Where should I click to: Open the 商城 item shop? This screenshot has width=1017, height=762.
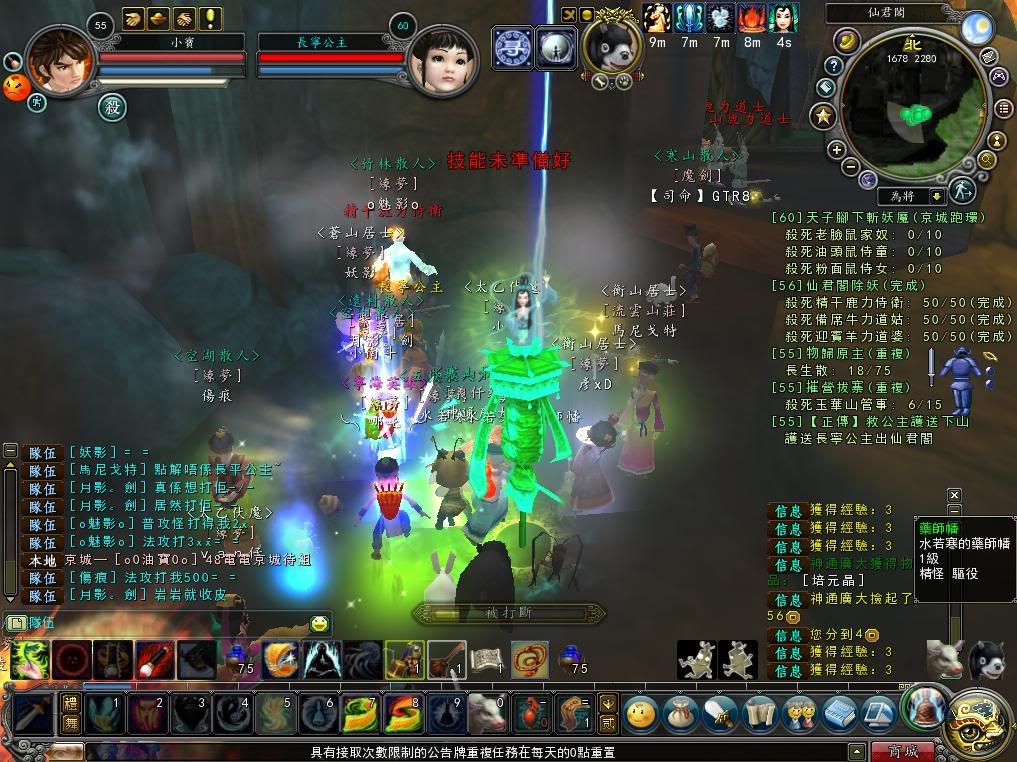pos(901,751)
